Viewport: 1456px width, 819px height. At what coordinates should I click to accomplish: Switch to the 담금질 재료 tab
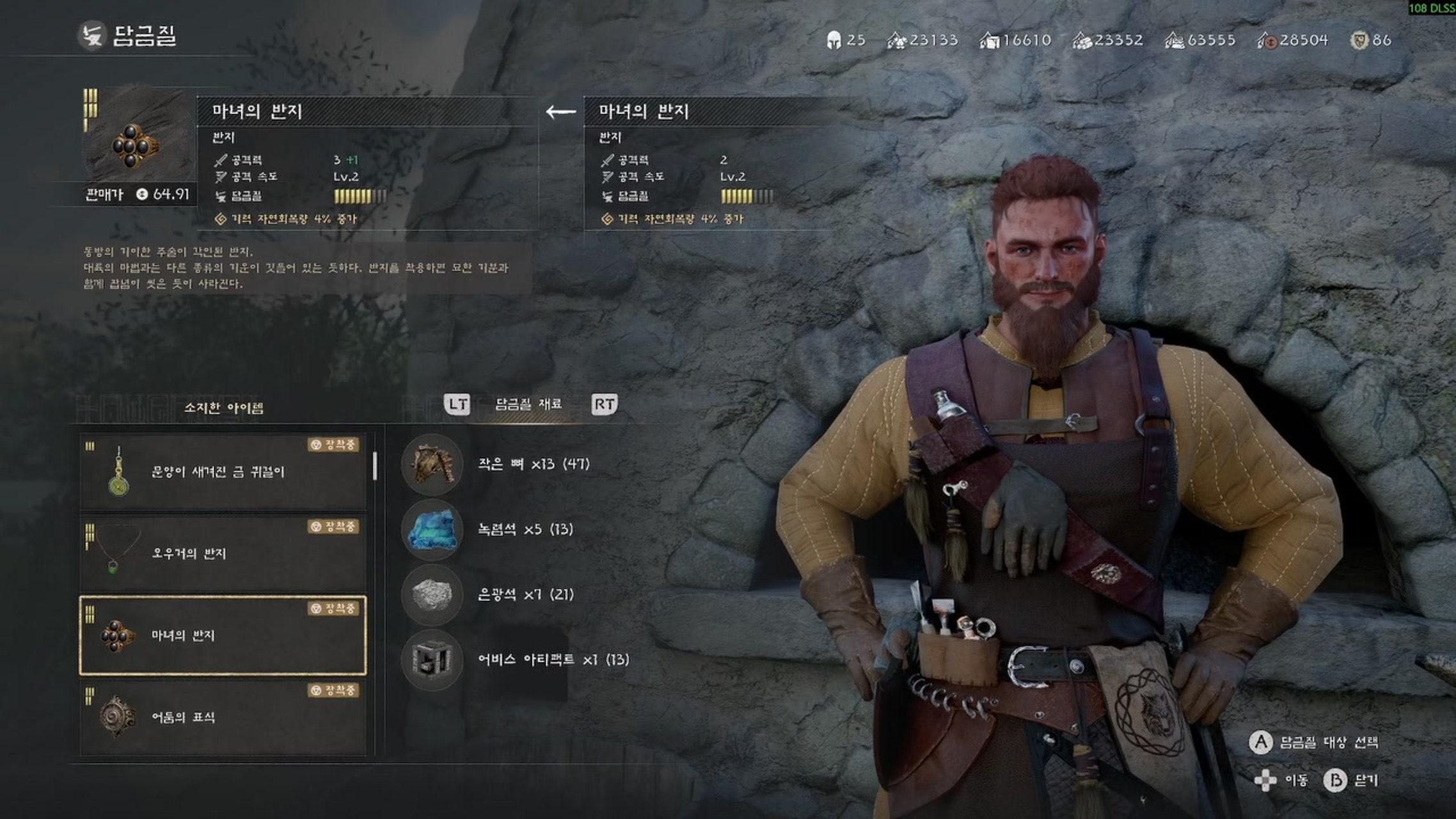pos(528,404)
